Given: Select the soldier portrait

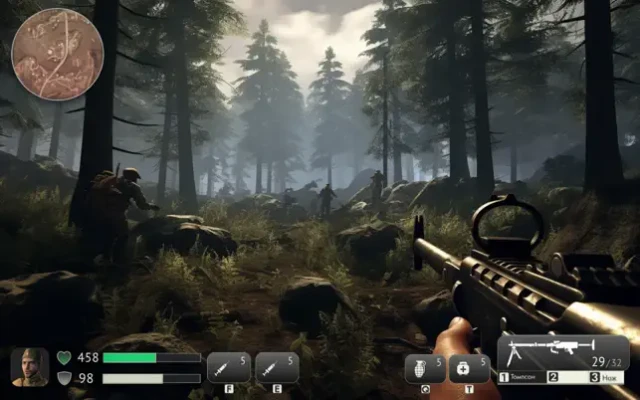Looking at the screenshot, I should [30, 367].
